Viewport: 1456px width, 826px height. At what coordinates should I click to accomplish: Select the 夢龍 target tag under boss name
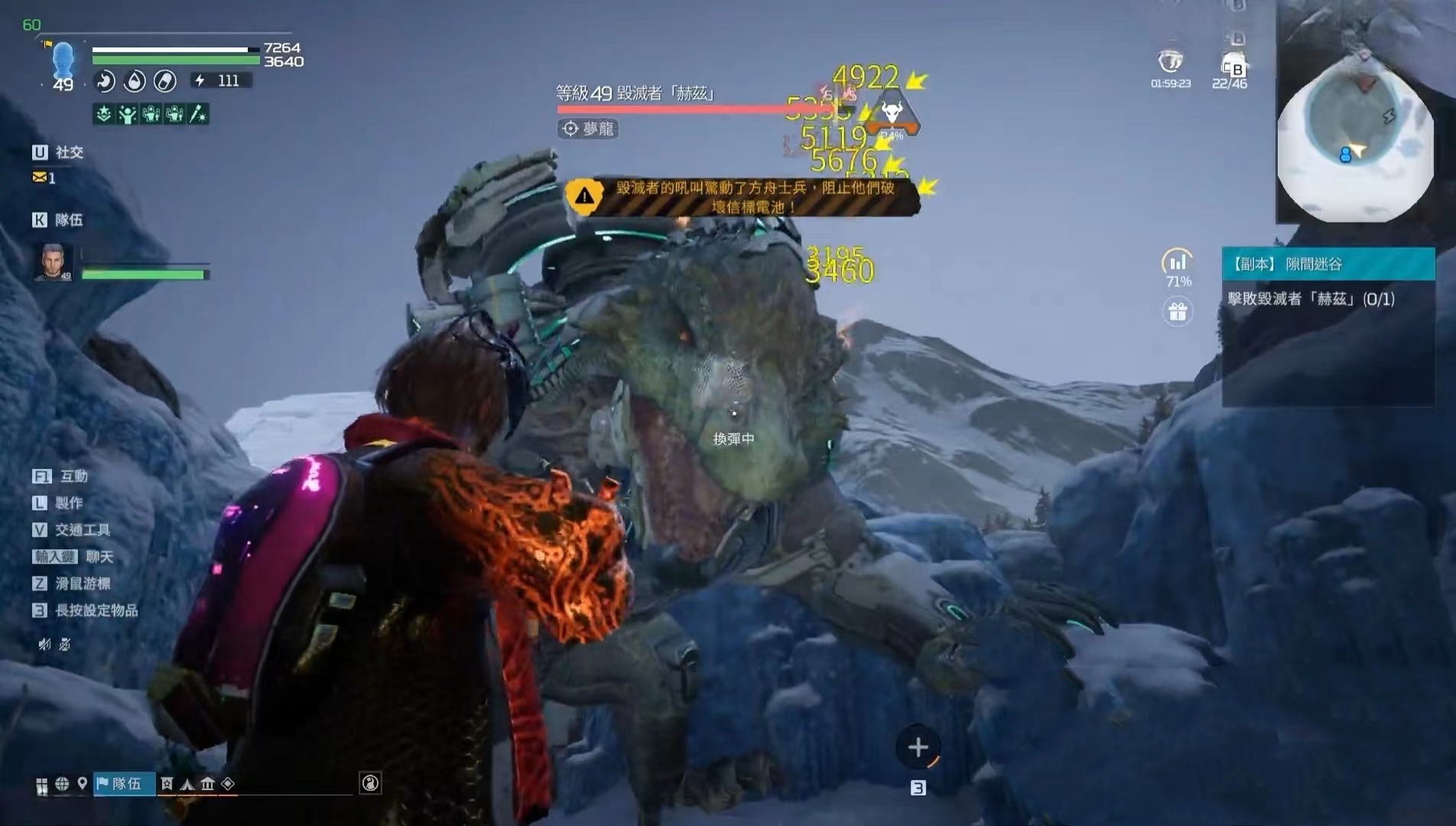tap(588, 128)
